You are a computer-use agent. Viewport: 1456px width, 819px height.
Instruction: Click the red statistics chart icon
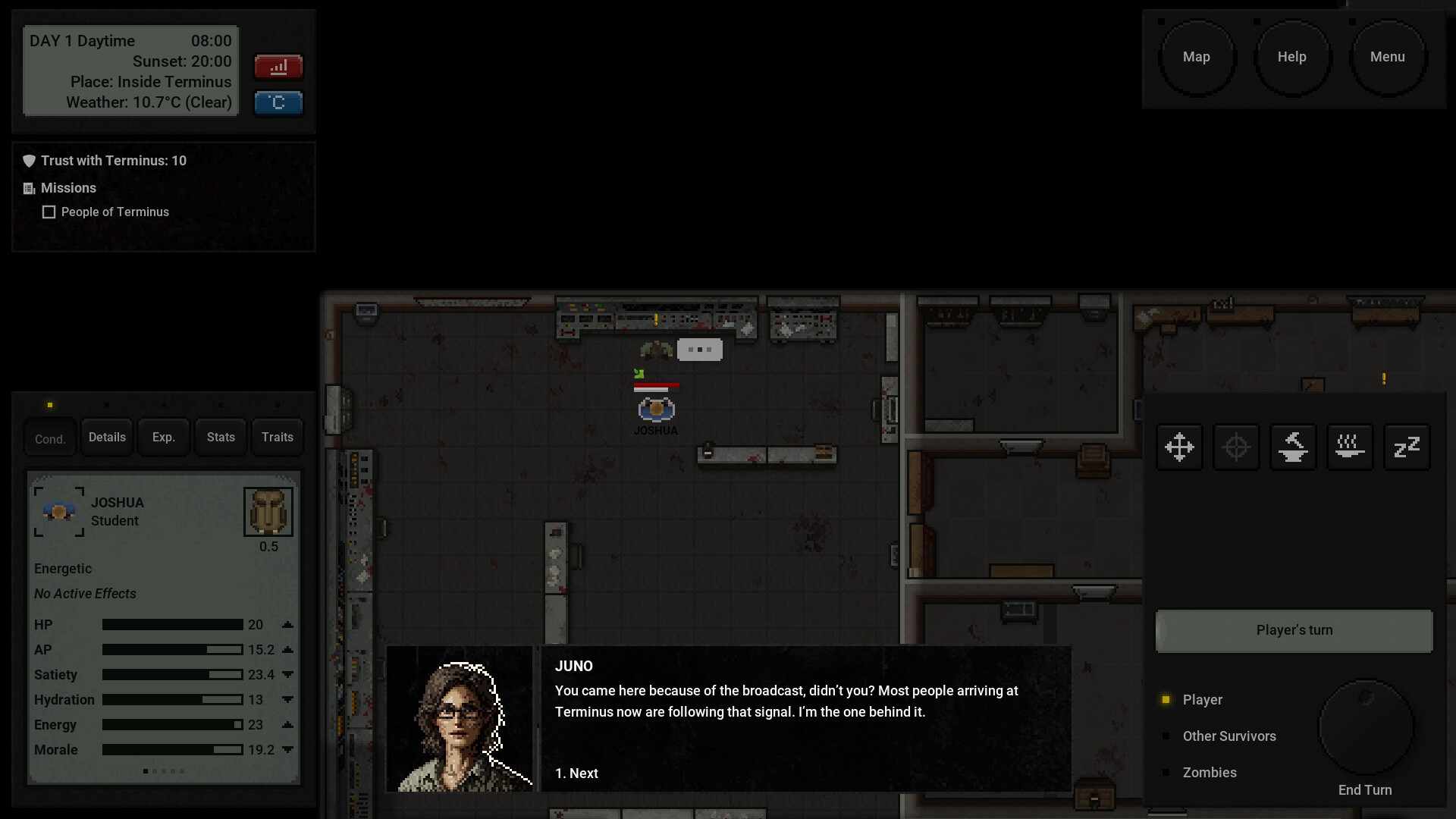click(x=278, y=67)
